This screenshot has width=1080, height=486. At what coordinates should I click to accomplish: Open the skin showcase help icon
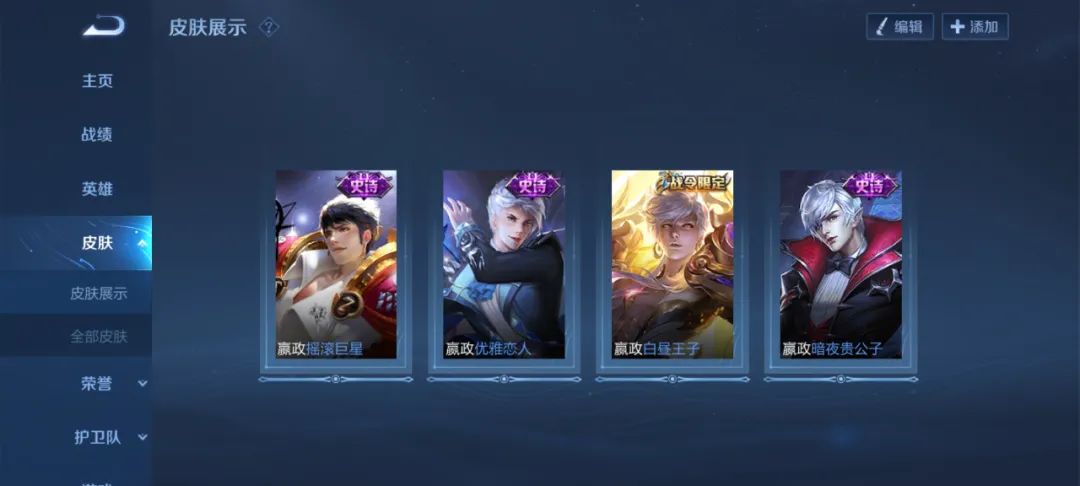[x=268, y=27]
